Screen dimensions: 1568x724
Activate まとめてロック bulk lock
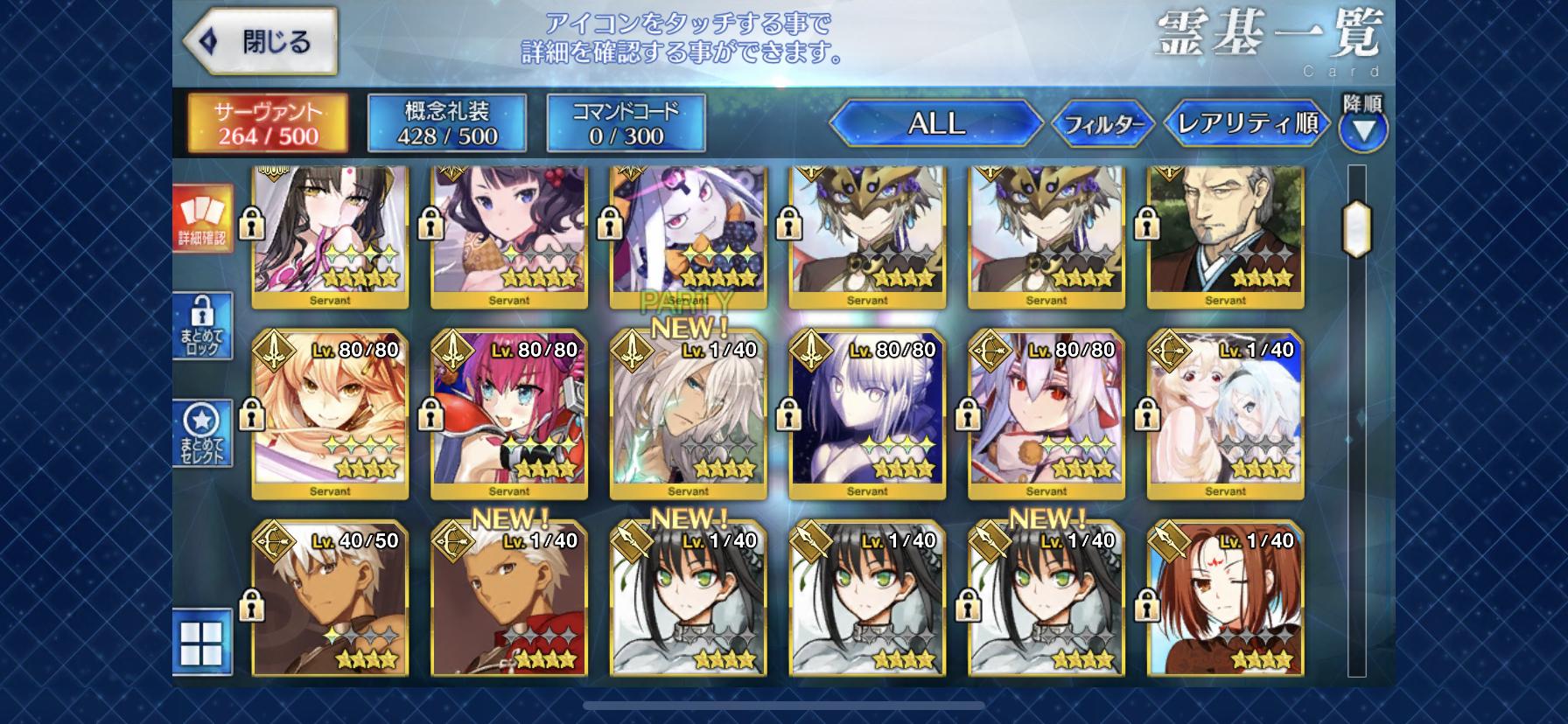point(202,325)
